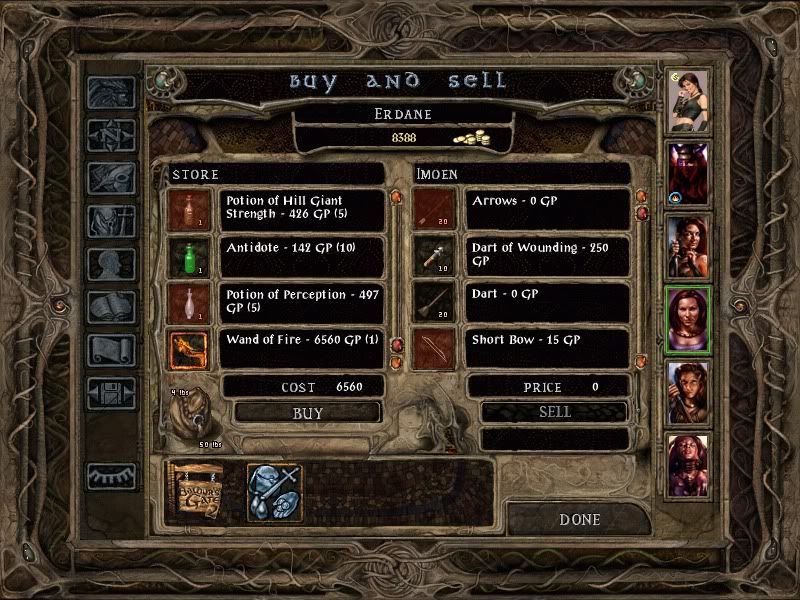Choose the Antidote store item
The height and width of the screenshot is (600, 800).
[x=304, y=256]
